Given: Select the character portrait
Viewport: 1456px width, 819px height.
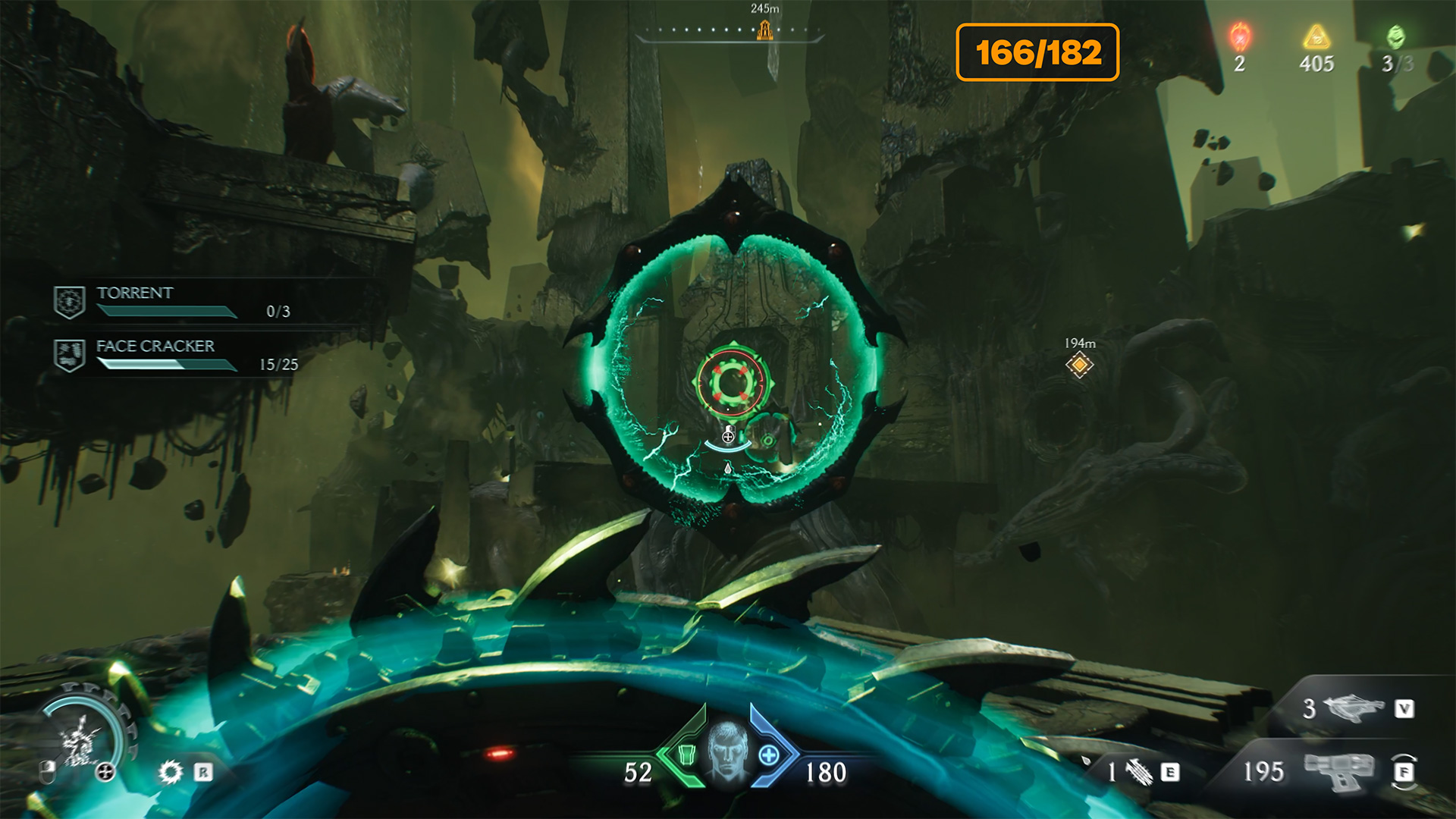Looking at the screenshot, I should [x=727, y=752].
